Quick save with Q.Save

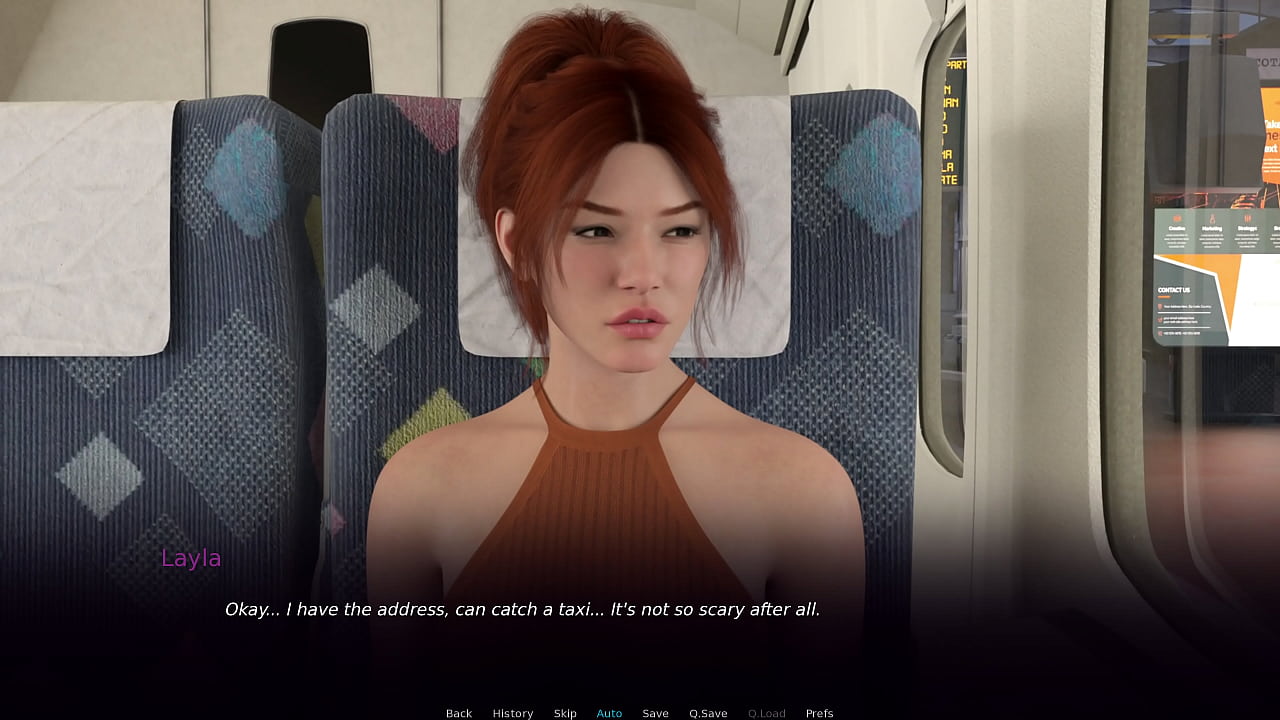pyautogui.click(x=708, y=713)
